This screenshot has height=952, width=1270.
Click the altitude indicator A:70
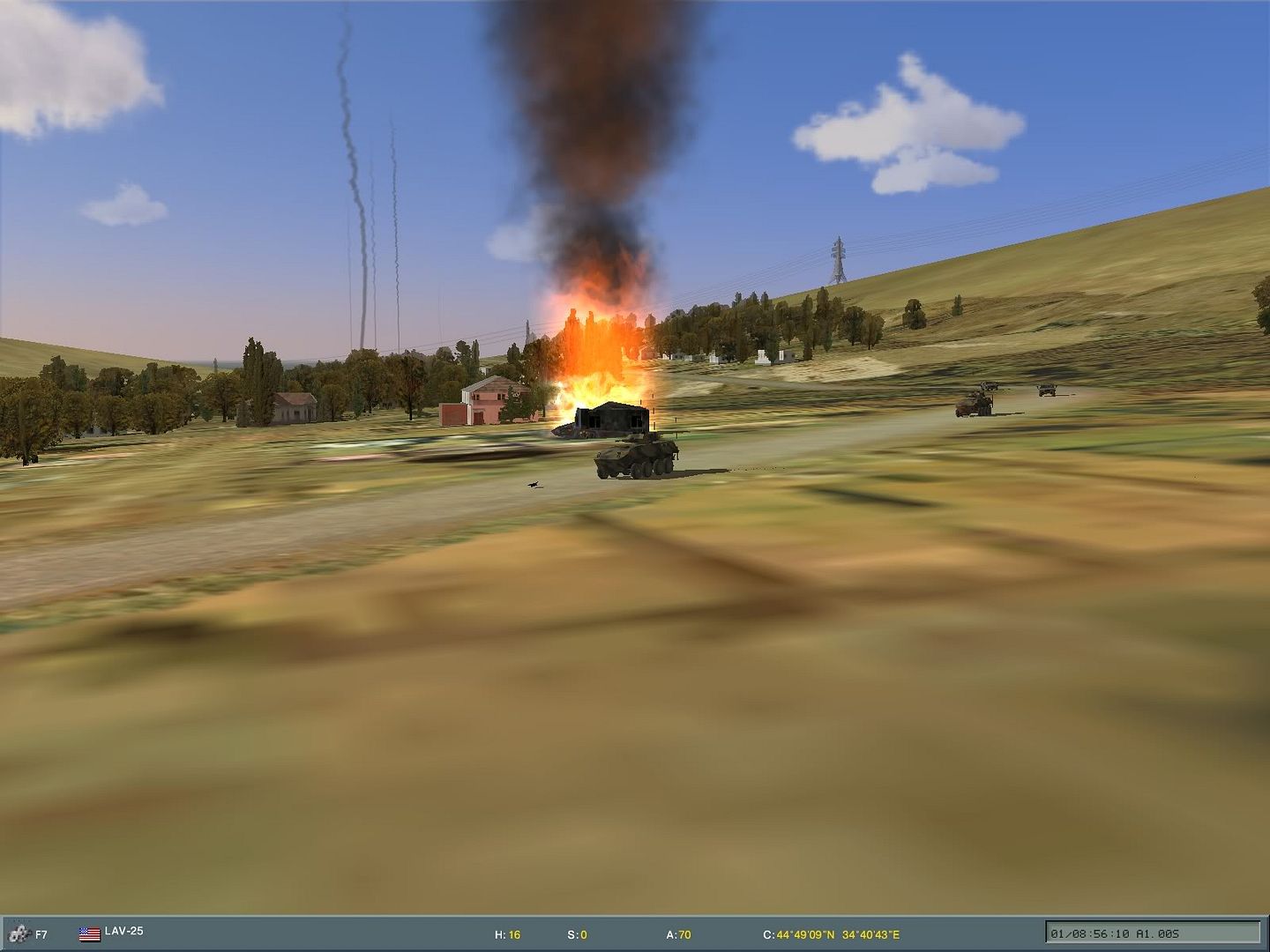(x=679, y=933)
